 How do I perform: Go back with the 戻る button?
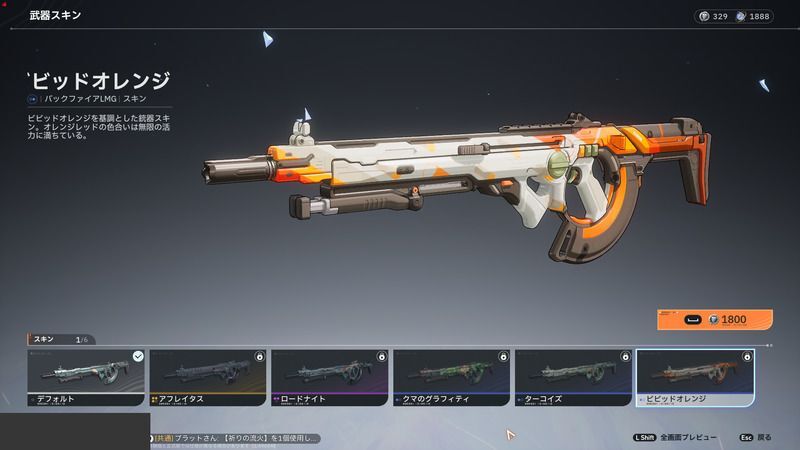coord(756,438)
